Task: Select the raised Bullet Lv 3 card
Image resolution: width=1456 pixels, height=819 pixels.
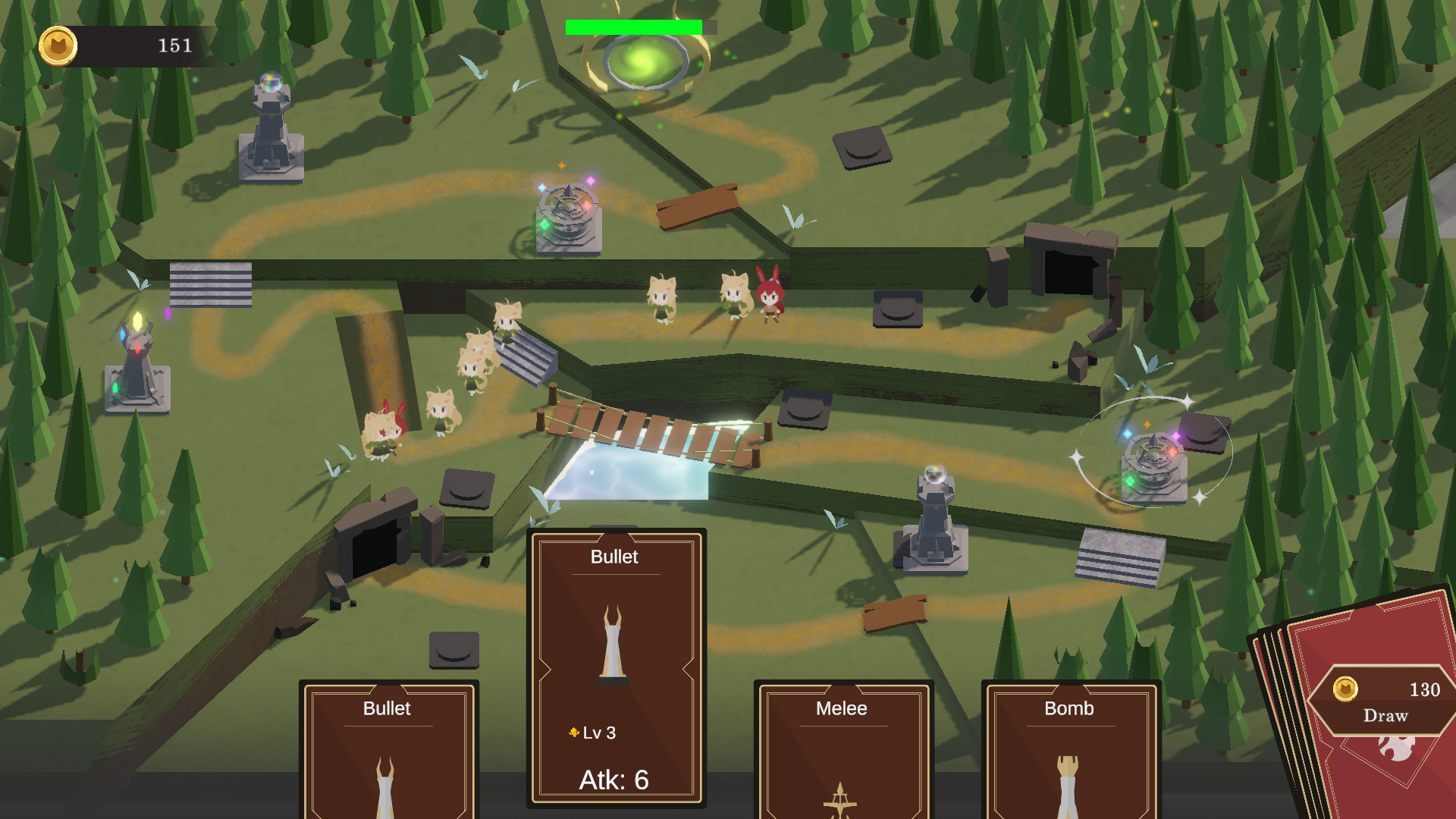Action: [615, 667]
